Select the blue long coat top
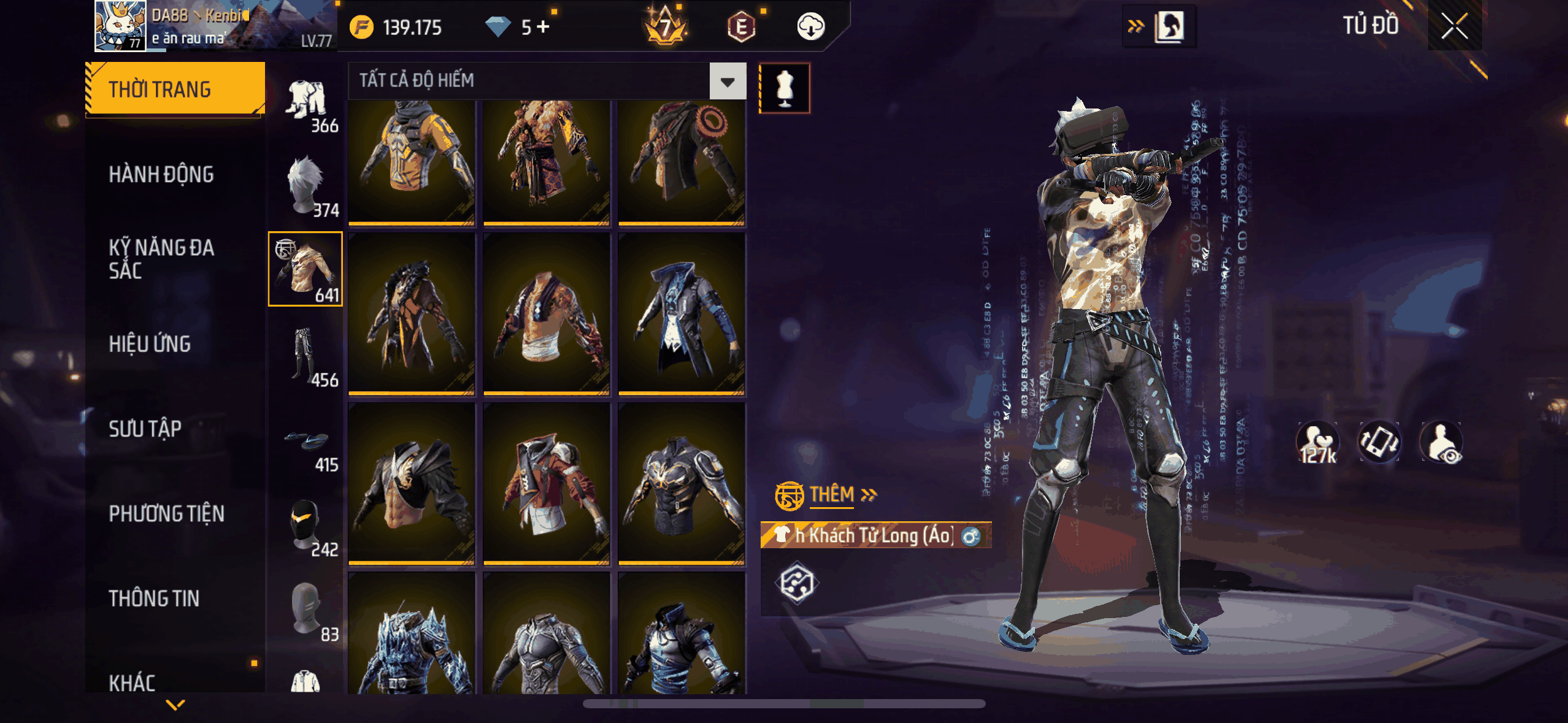This screenshot has height=723, width=1568. [x=682, y=314]
